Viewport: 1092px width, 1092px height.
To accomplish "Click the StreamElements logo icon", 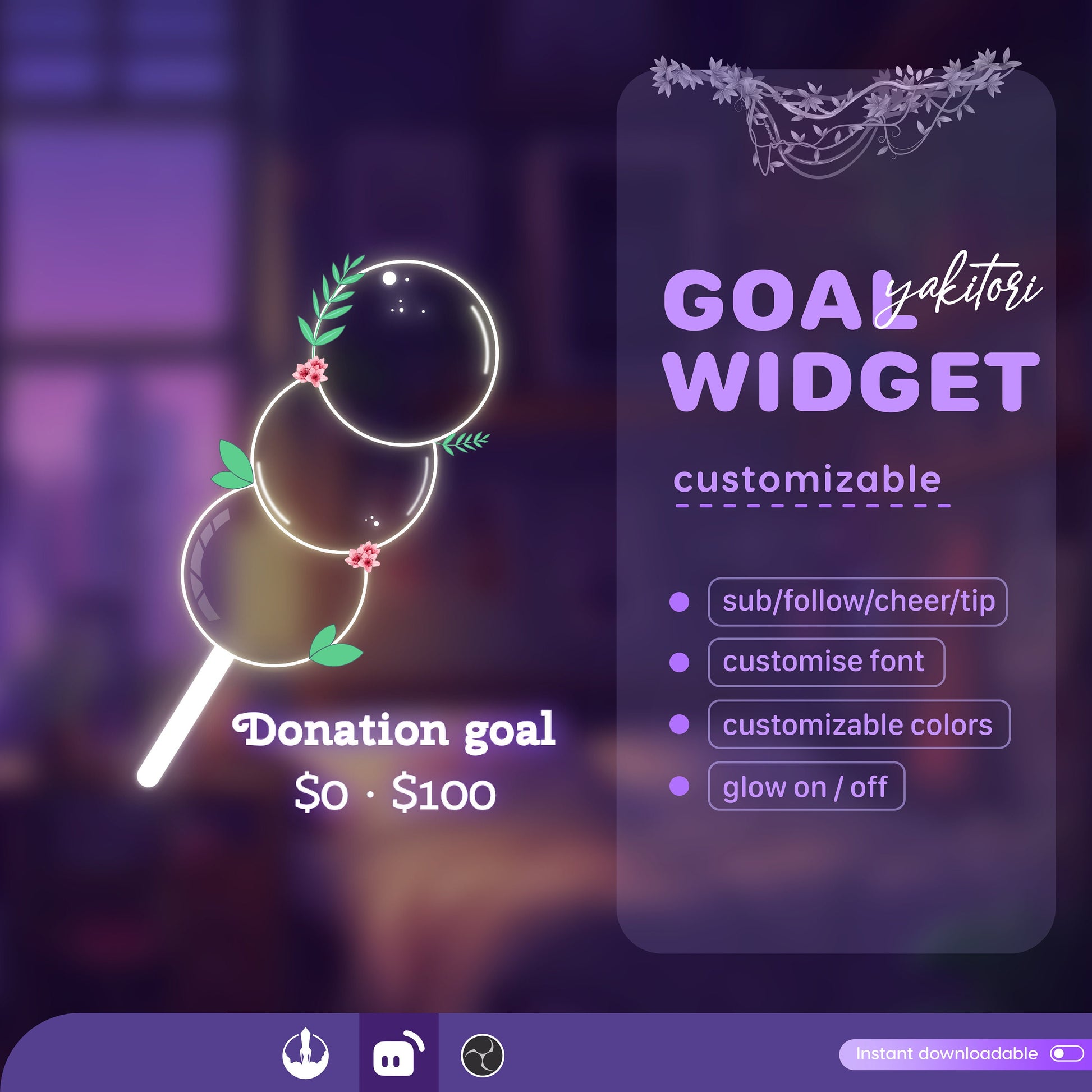I will pos(305,1052).
